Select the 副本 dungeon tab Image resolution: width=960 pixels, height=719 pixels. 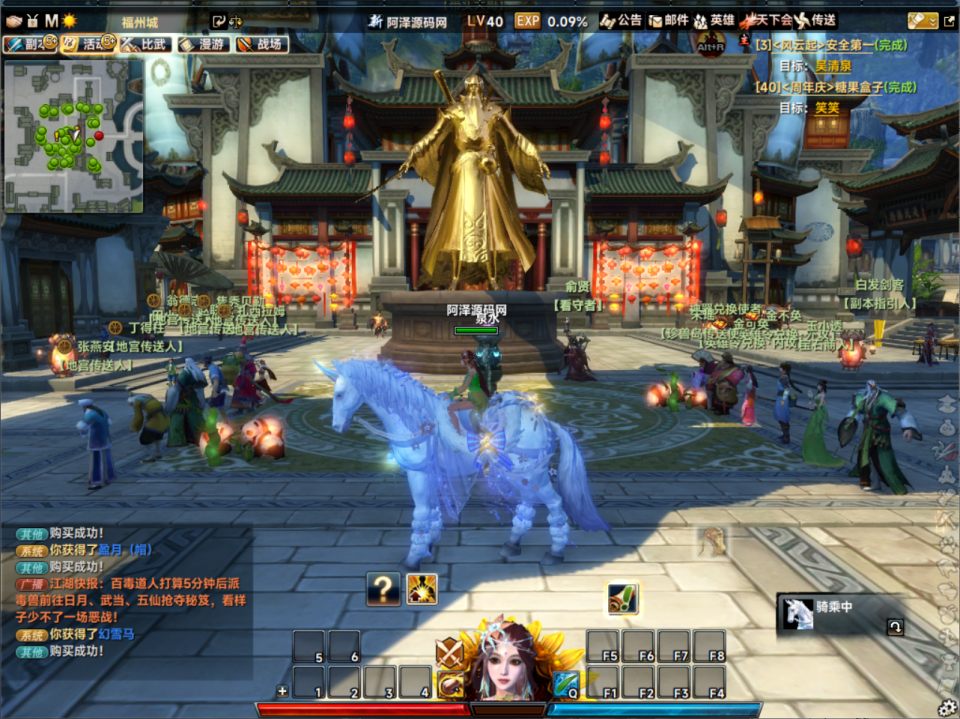(26, 44)
